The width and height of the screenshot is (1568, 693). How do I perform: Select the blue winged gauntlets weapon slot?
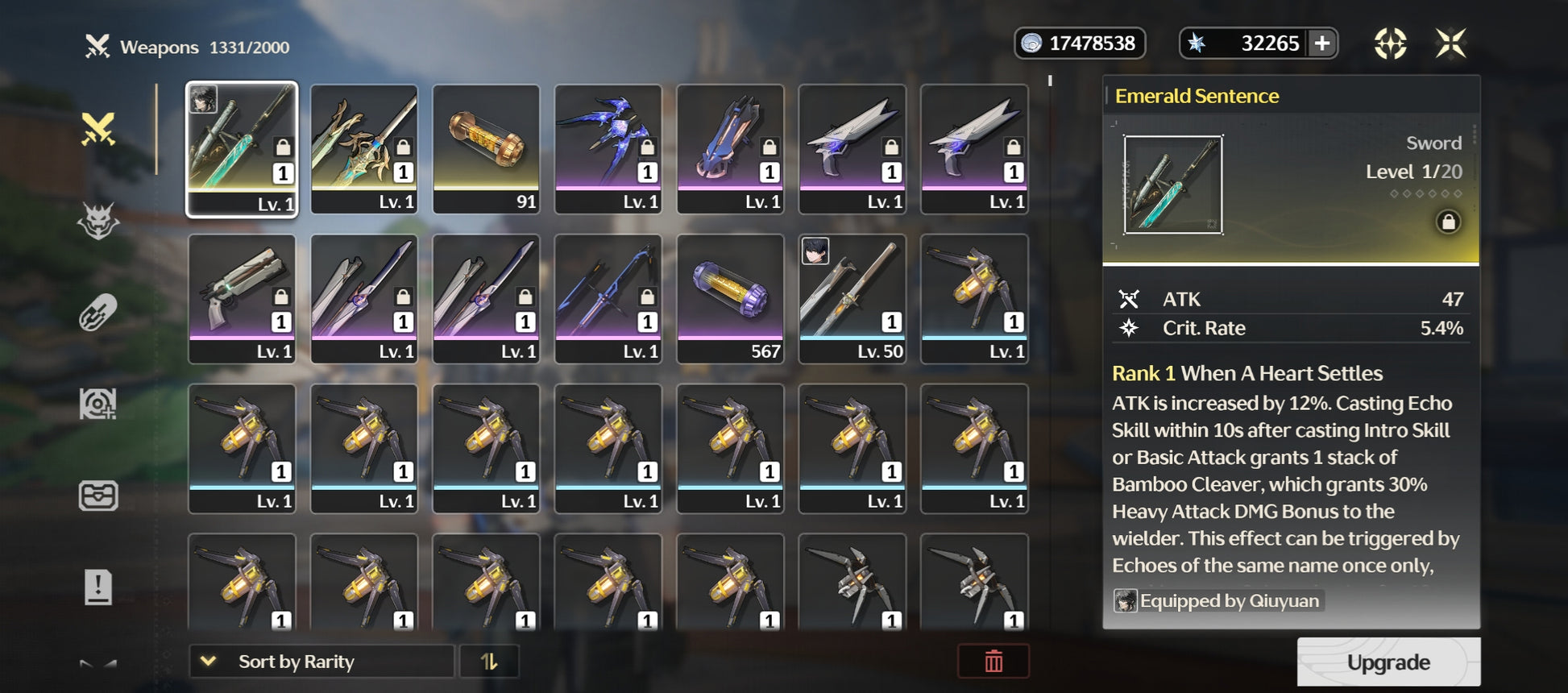[608, 149]
